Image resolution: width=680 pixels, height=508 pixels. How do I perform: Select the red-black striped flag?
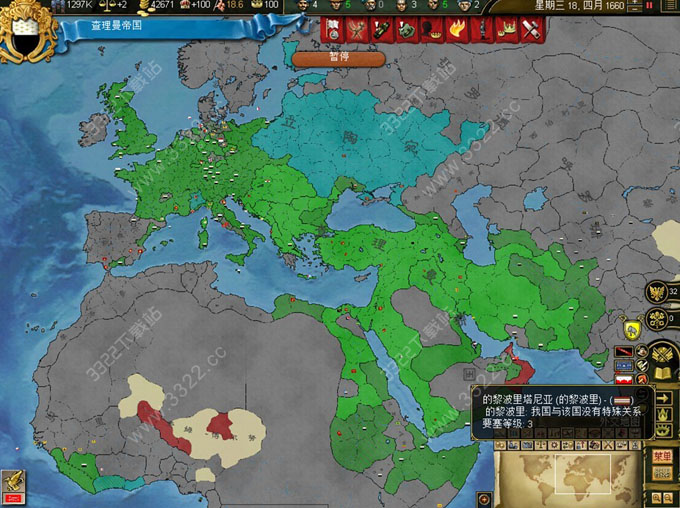point(625,353)
